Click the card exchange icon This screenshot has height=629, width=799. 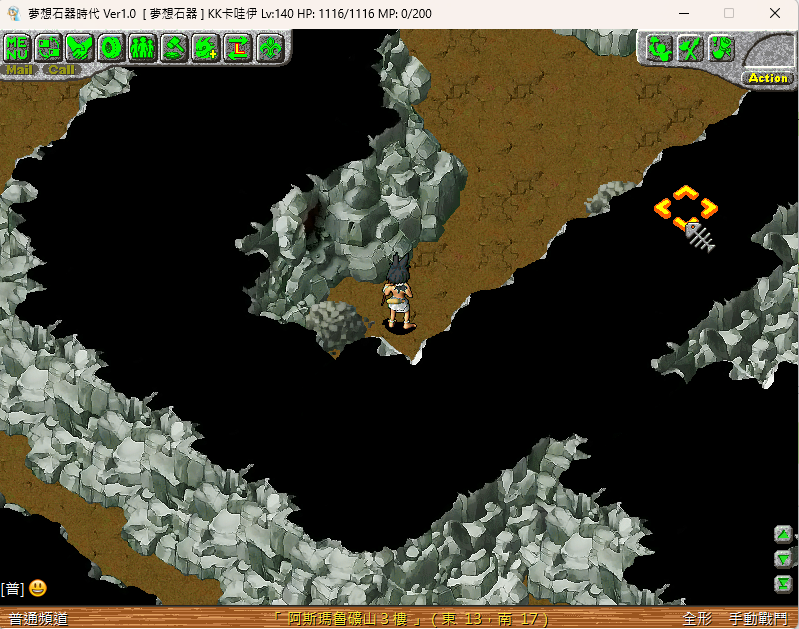(50, 47)
